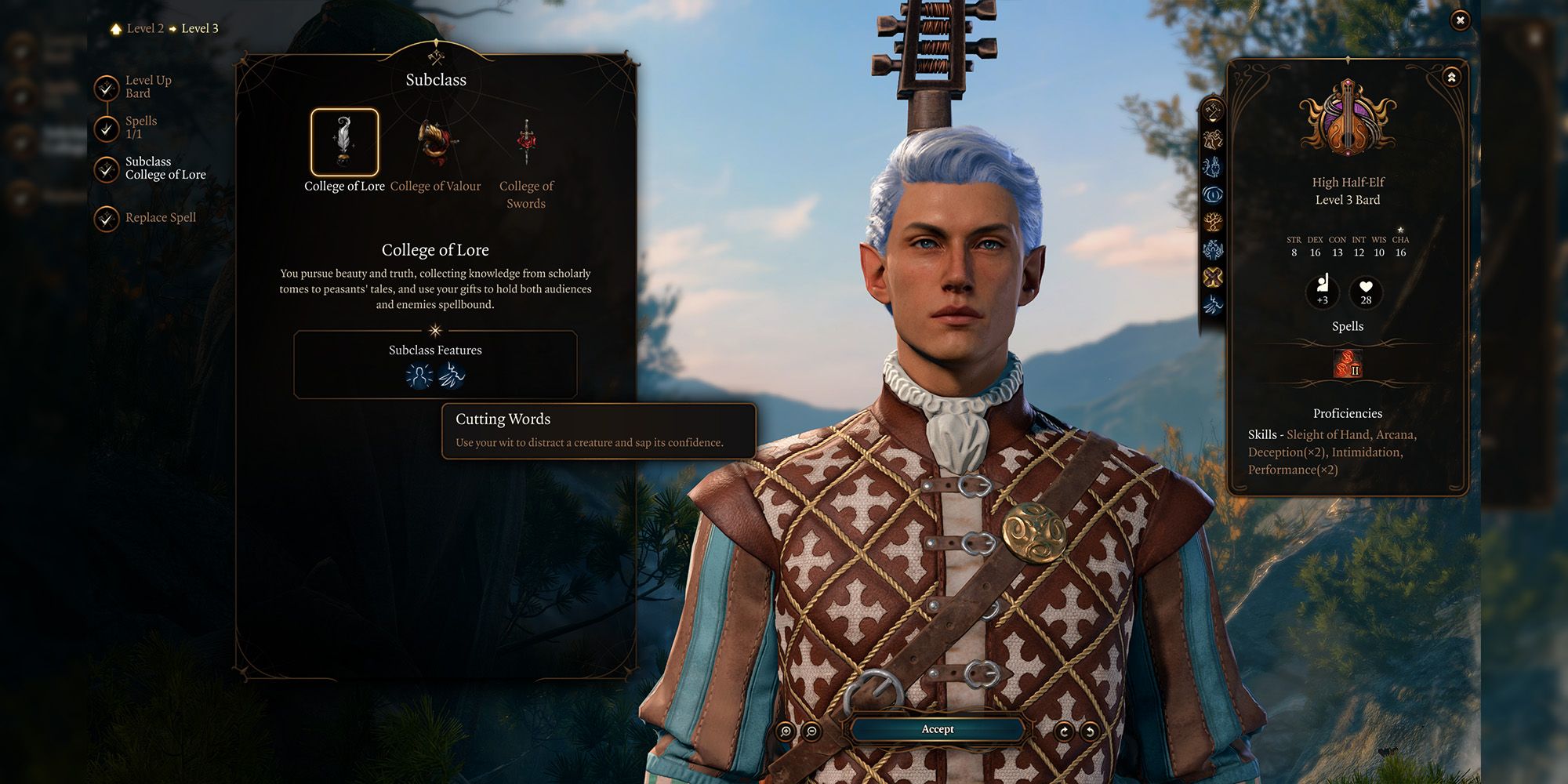1568x784 pixels.
Task: Rotate the character preview counter-clockwise
Action: 1090,731
